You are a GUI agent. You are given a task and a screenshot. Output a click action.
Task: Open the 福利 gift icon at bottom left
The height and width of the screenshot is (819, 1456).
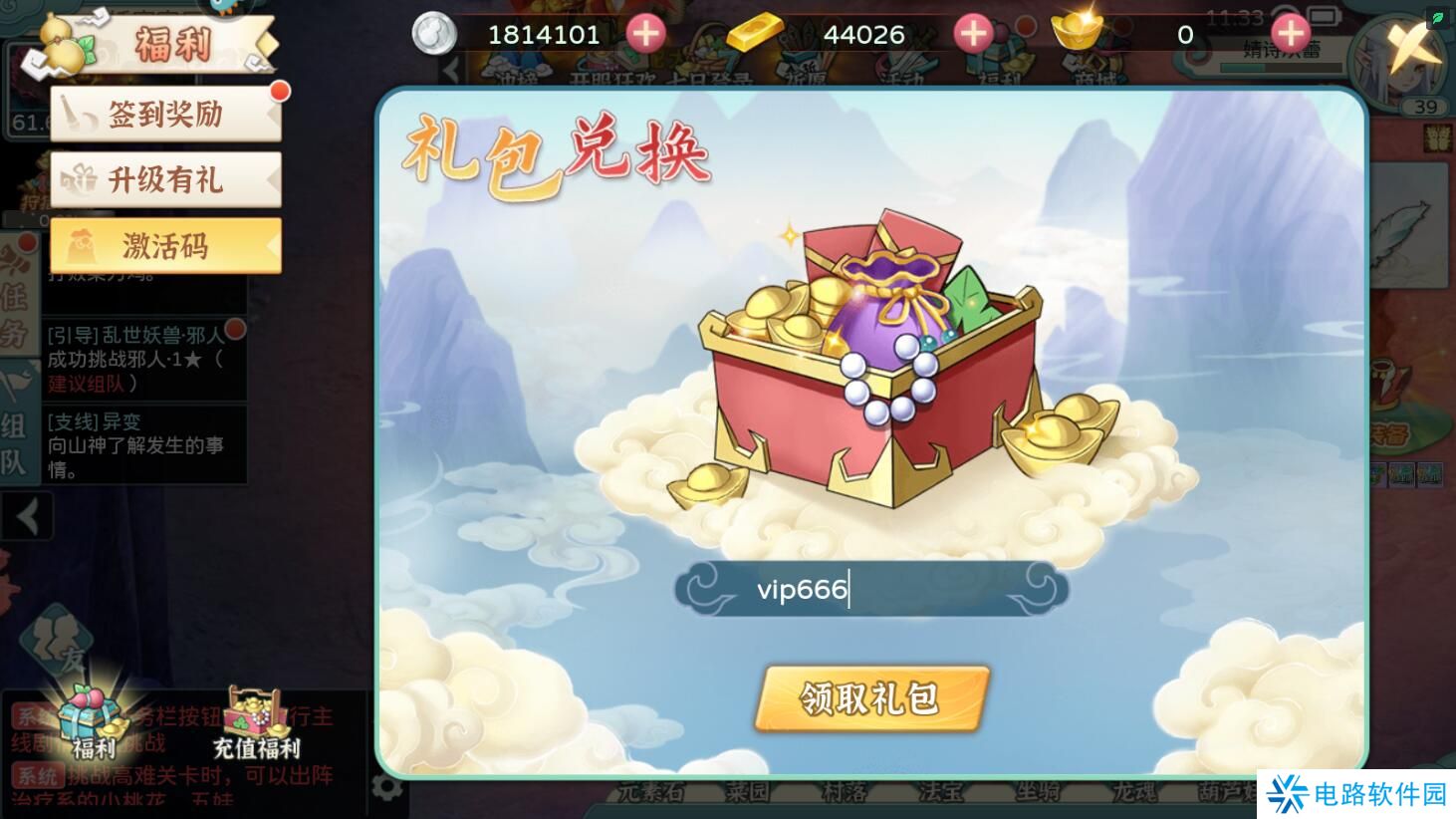[x=90, y=717]
